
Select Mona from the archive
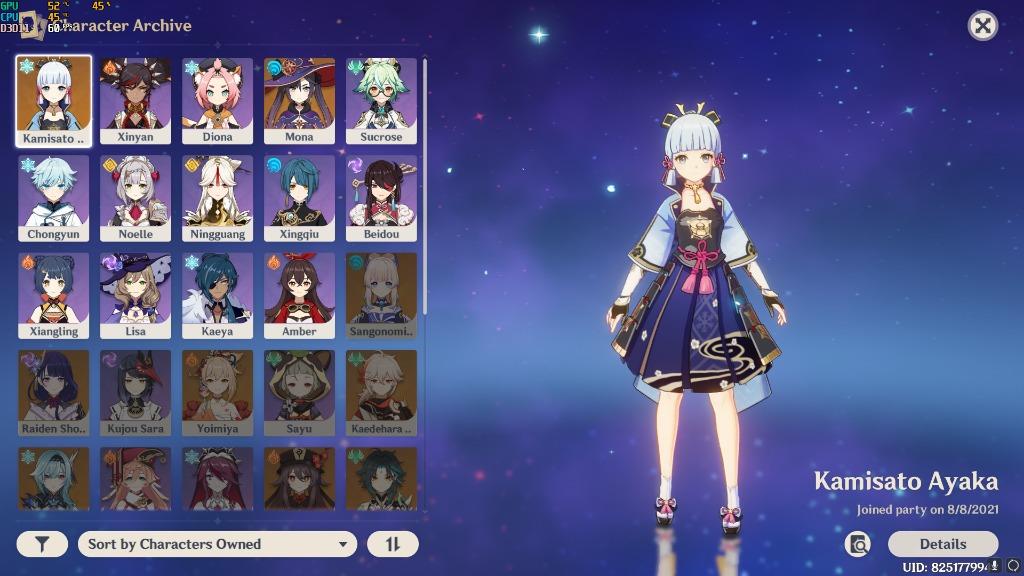(x=299, y=100)
